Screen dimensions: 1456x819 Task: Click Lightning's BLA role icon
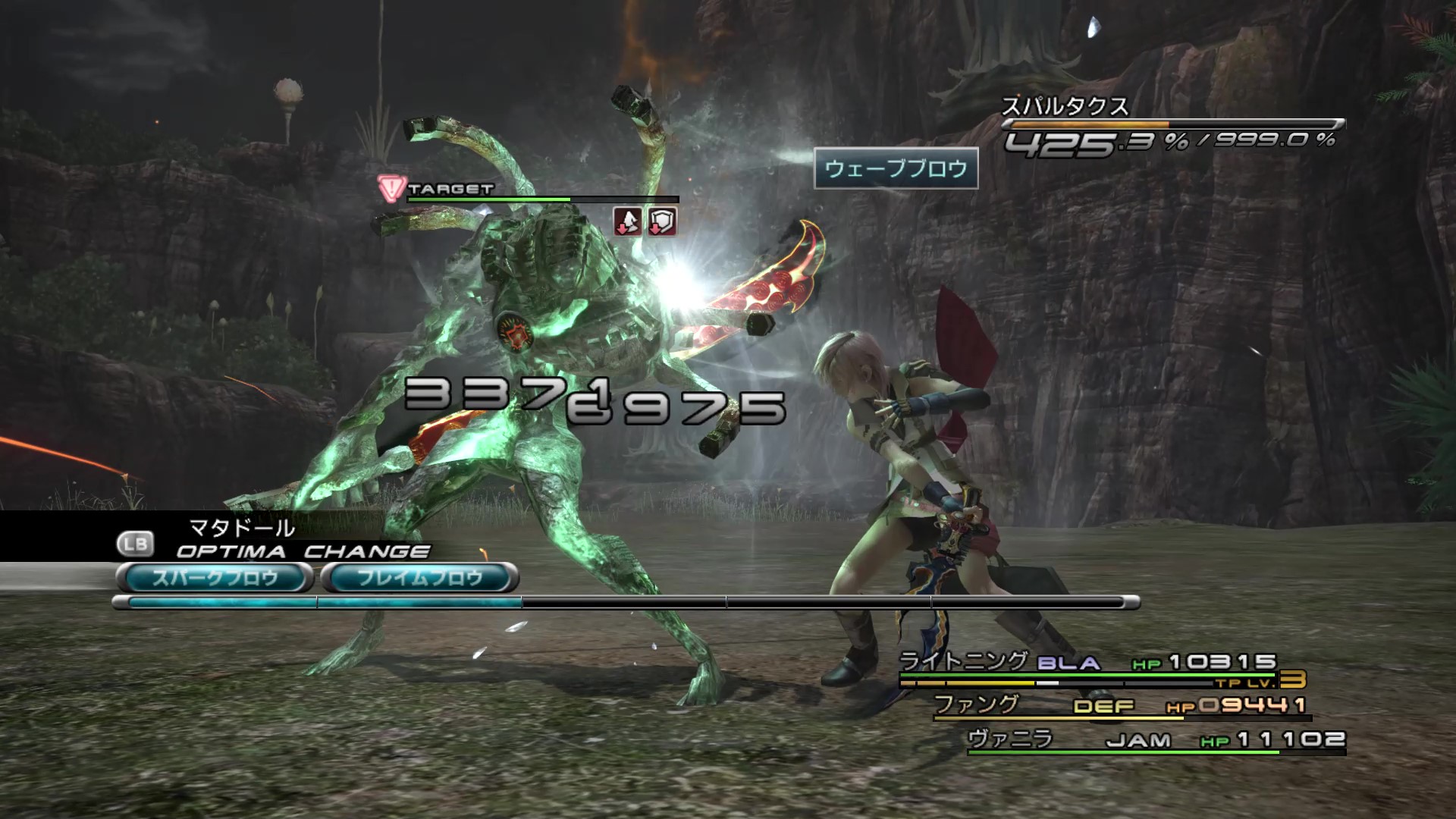tap(1068, 664)
